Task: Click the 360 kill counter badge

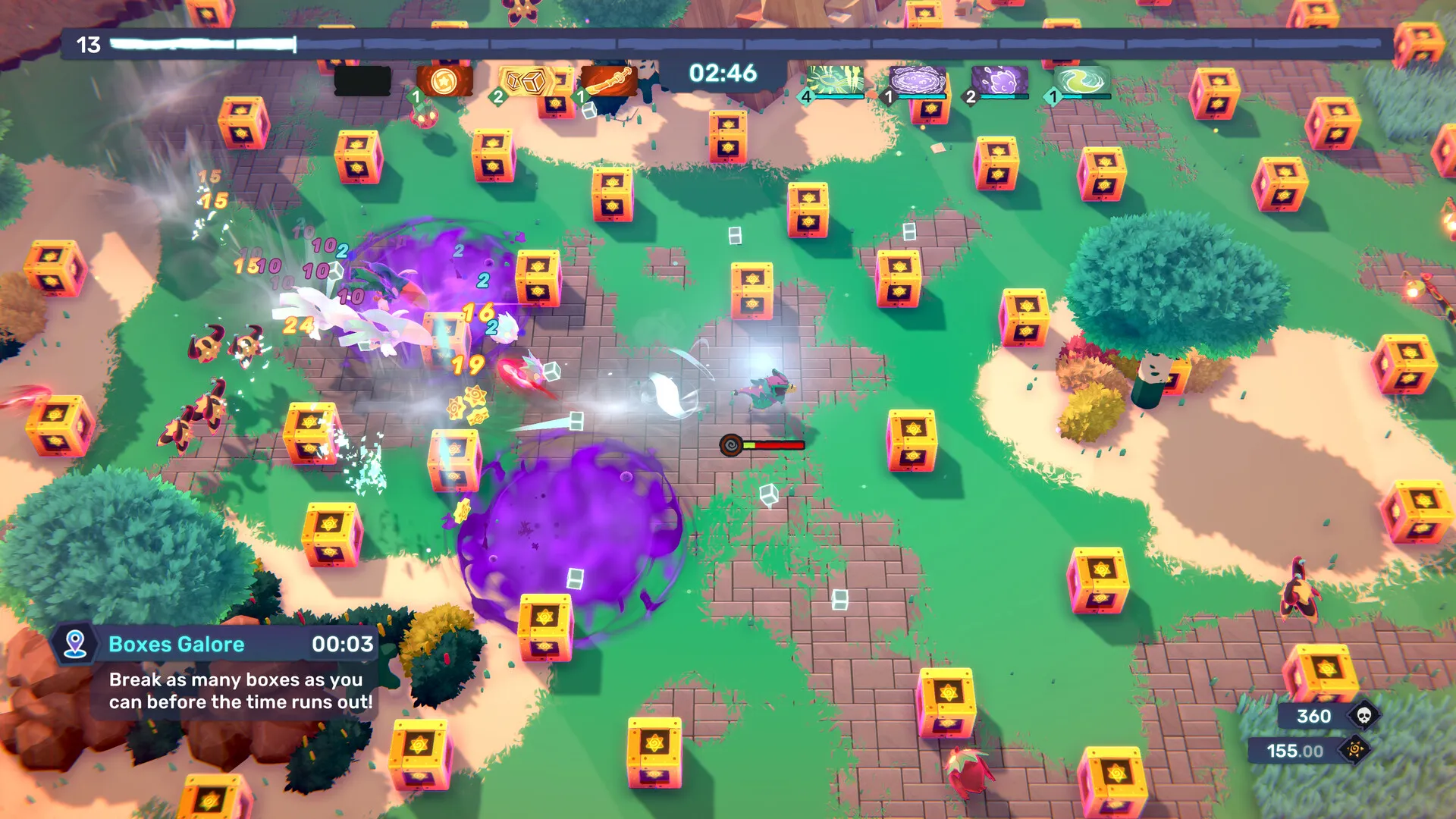Action: tap(1312, 716)
